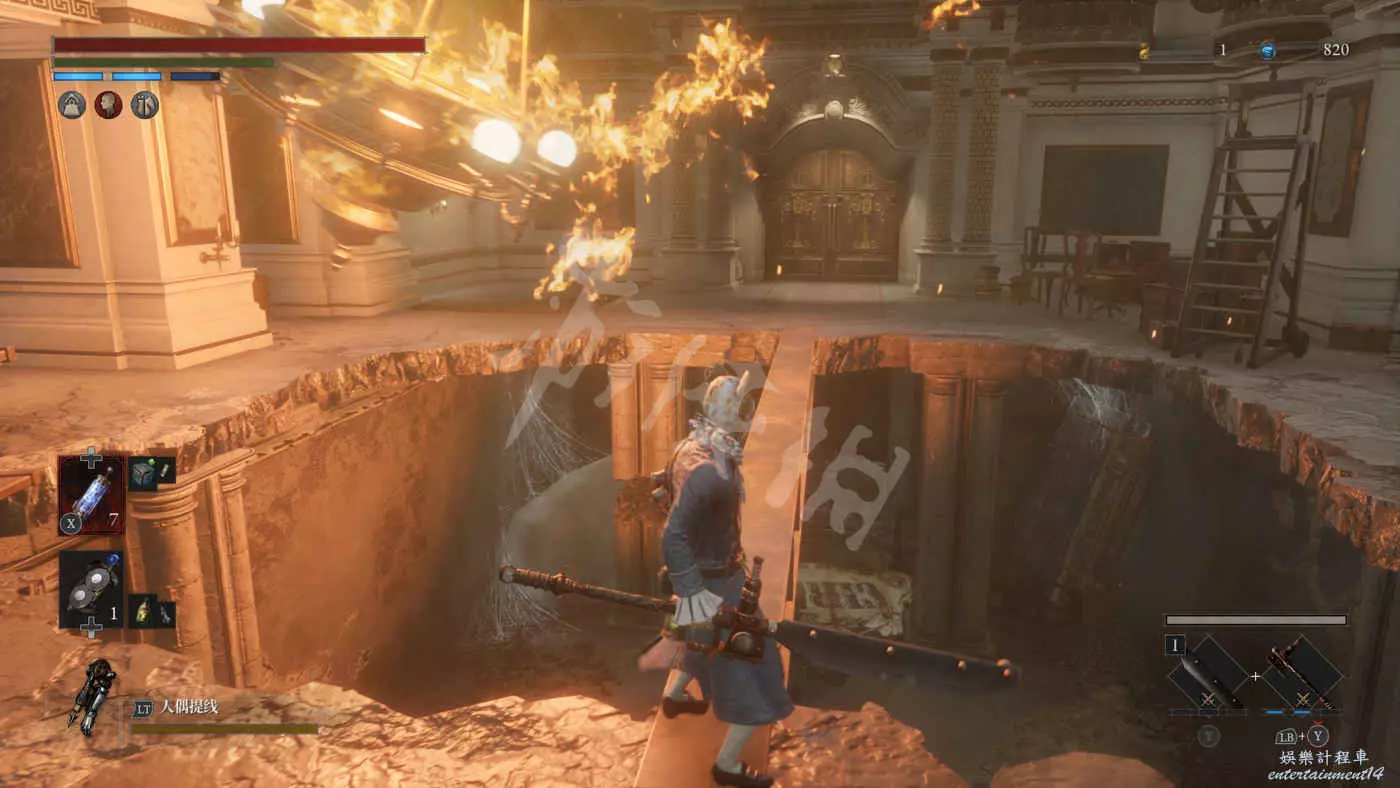Click the small blue cube item icon
This screenshot has height=788, width=1400.
click(x=142, y=473)
